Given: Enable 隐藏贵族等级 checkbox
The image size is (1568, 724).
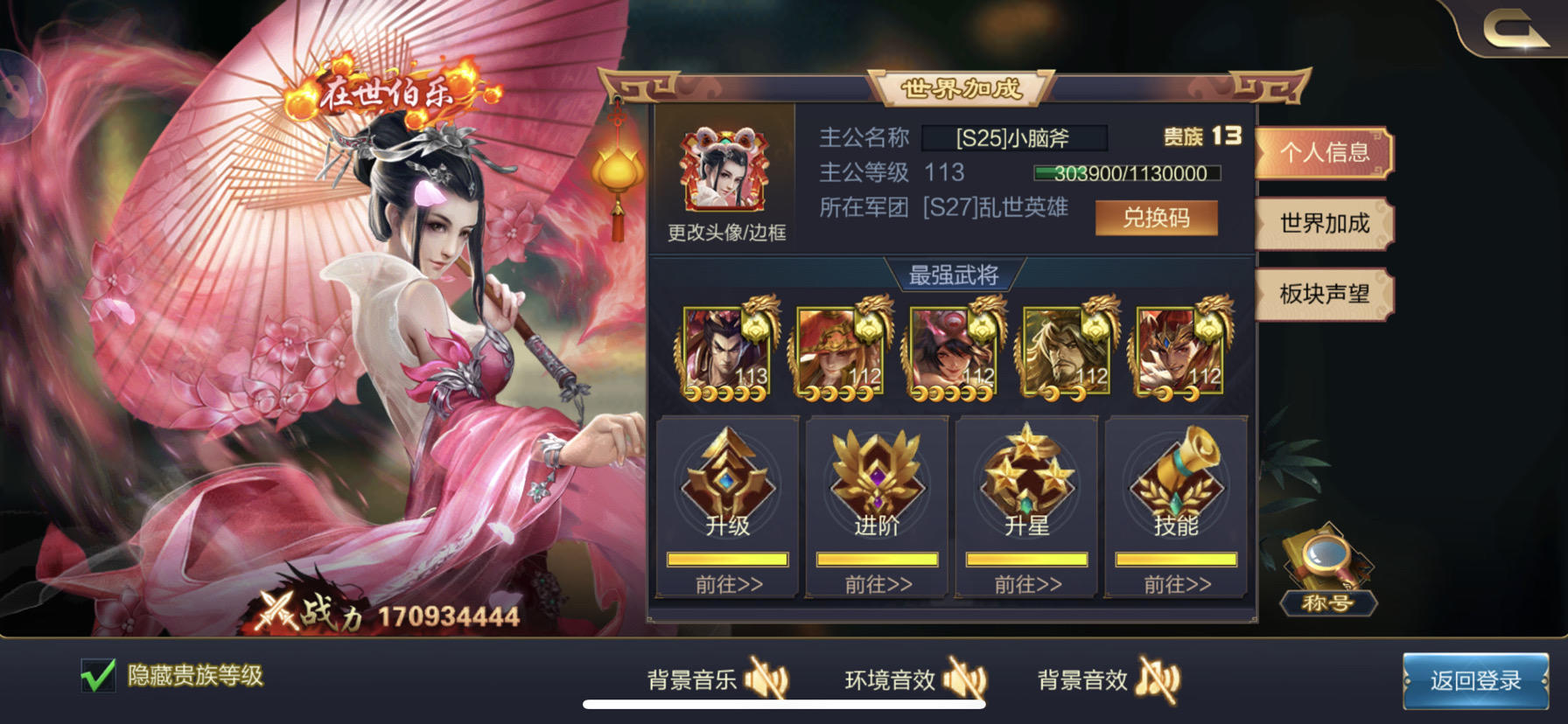Looking at the screenshot, I should (x=99, y=674).
